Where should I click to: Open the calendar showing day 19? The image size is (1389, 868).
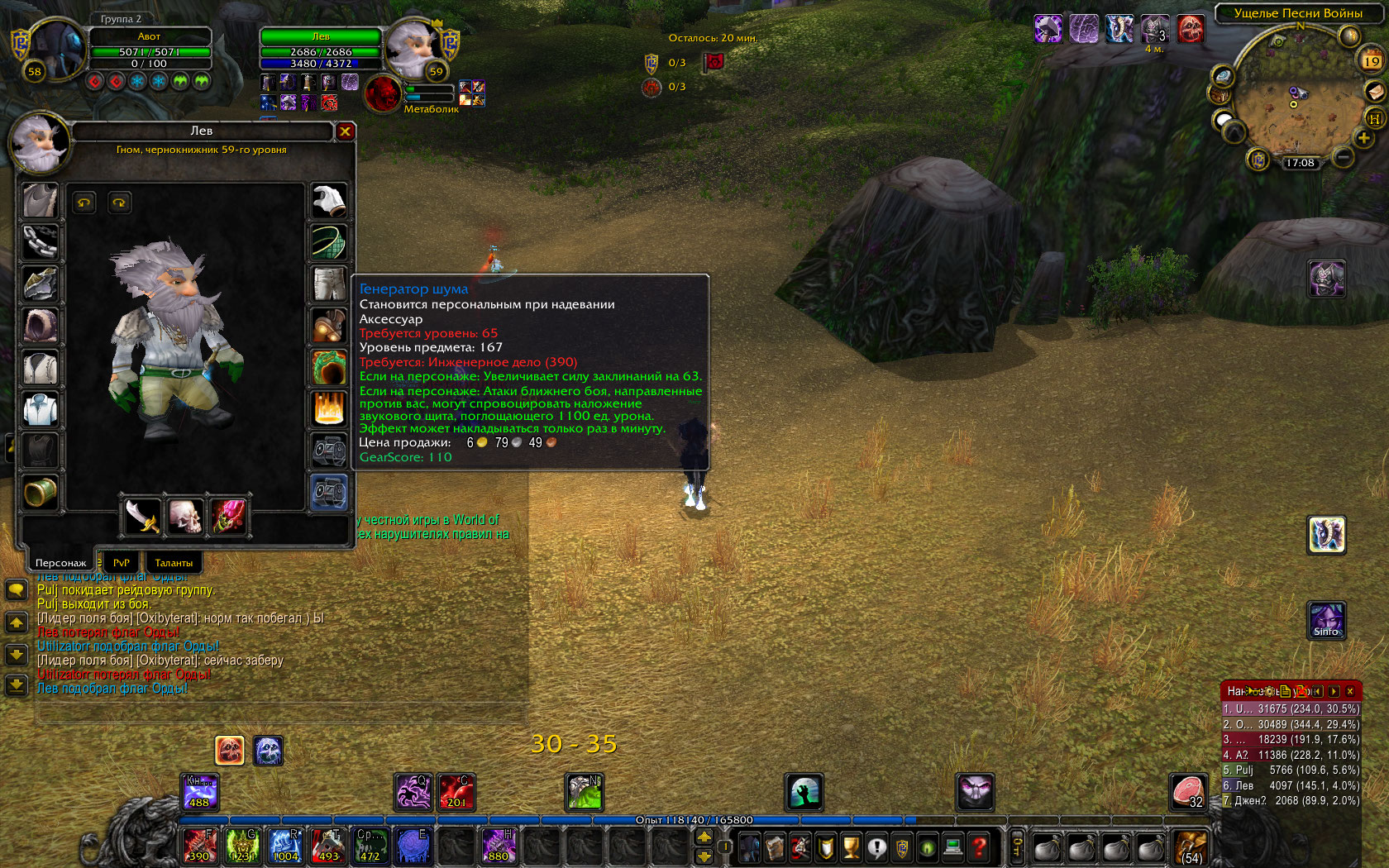coord(1372,60)
